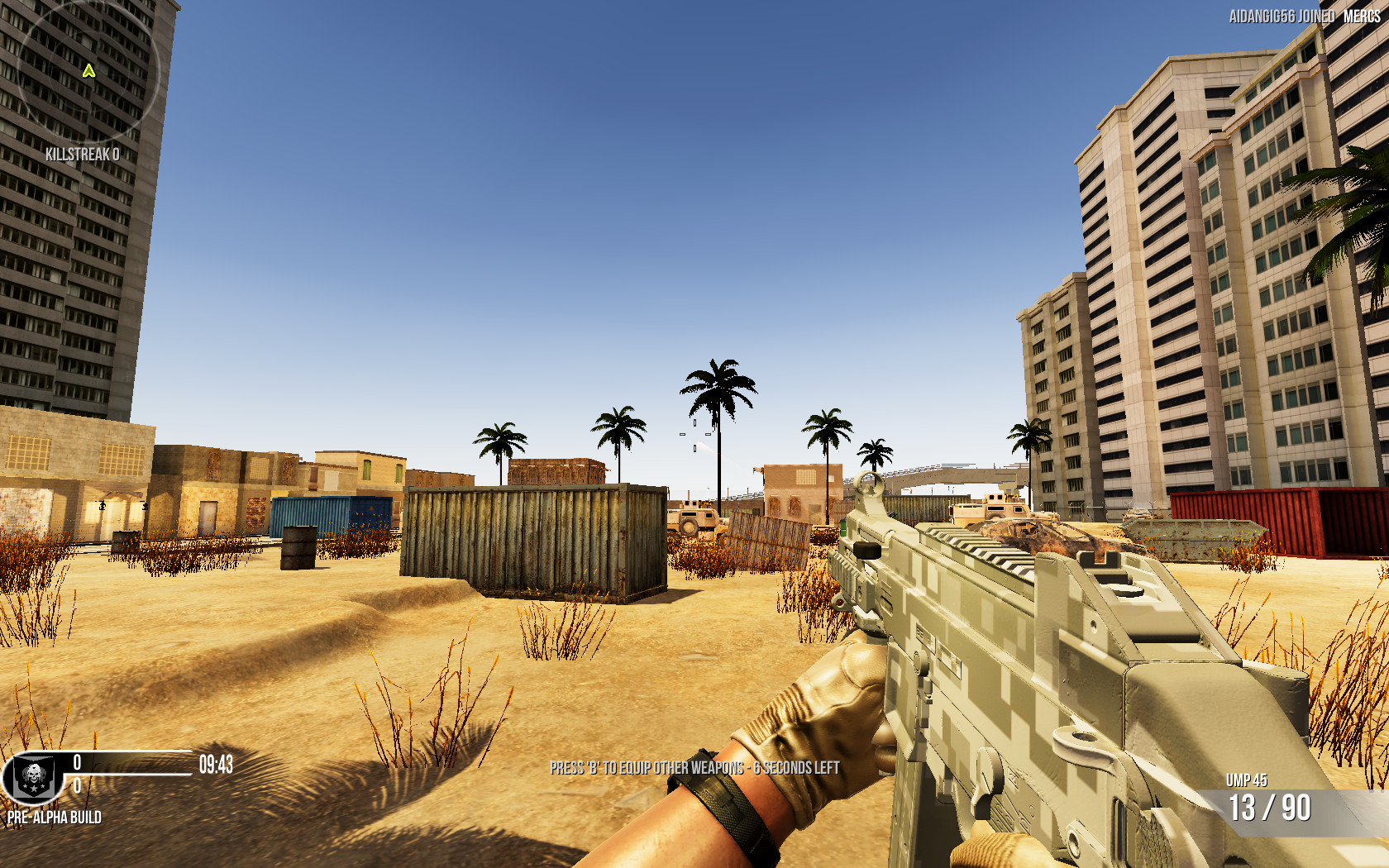Click the KILLSTREAK 0 counter icon
The width and height of the screenshot is (1389, 868).
[83, 152]
